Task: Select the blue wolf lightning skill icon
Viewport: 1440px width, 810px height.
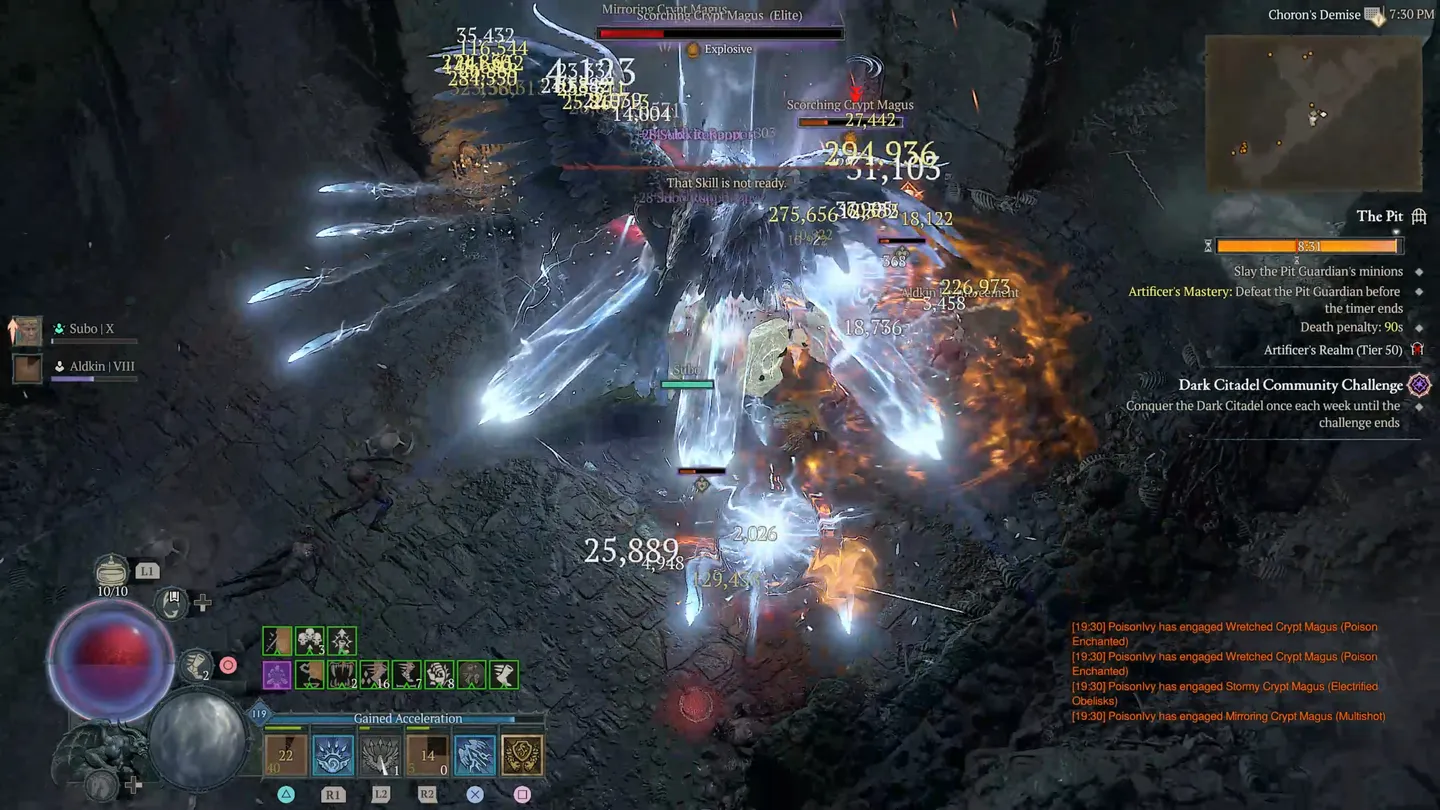Action: [x=472, y=755]
